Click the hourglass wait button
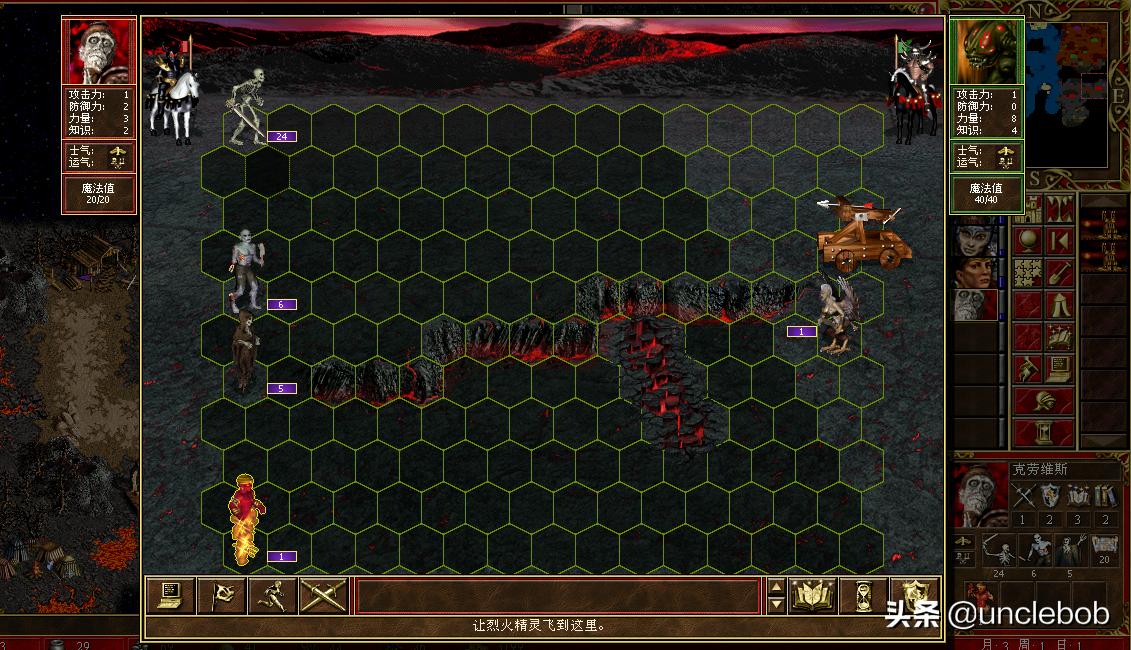The image size is (1131, 650). [x=862, y=596]
